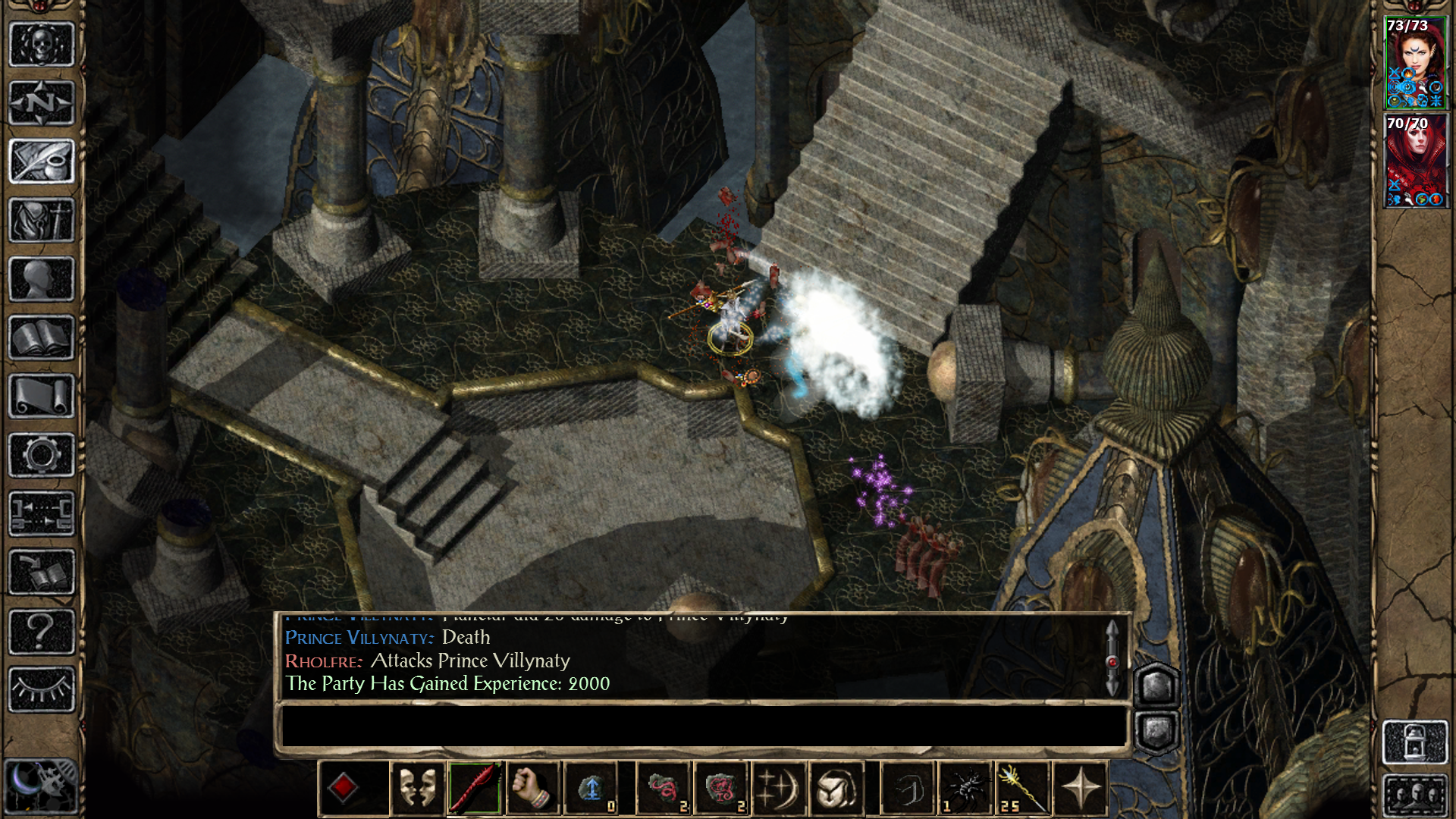Use the golden wand quick item

coord(1022,789)
